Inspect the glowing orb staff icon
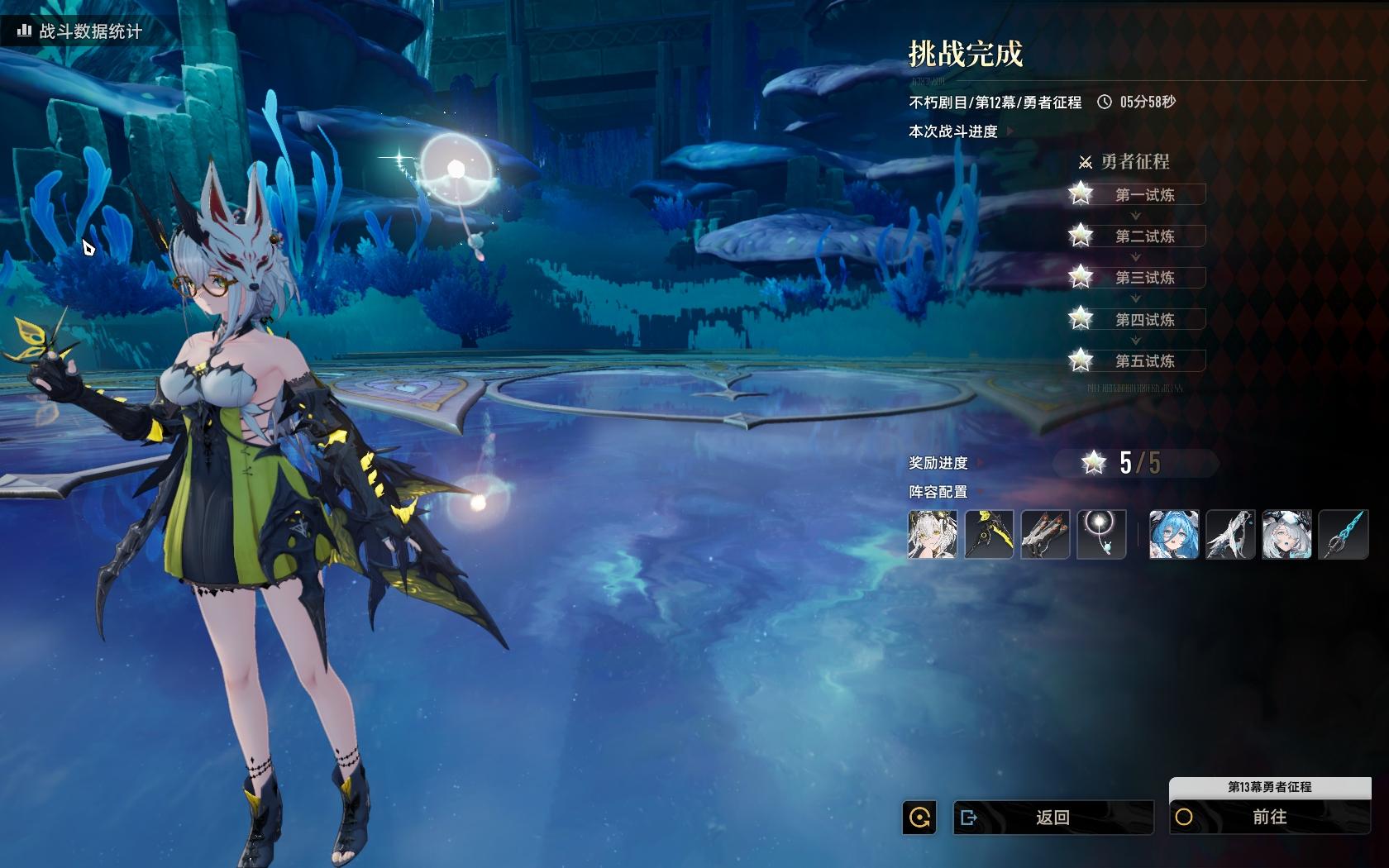The image size is (1389, 868). tap(1101, 534)
